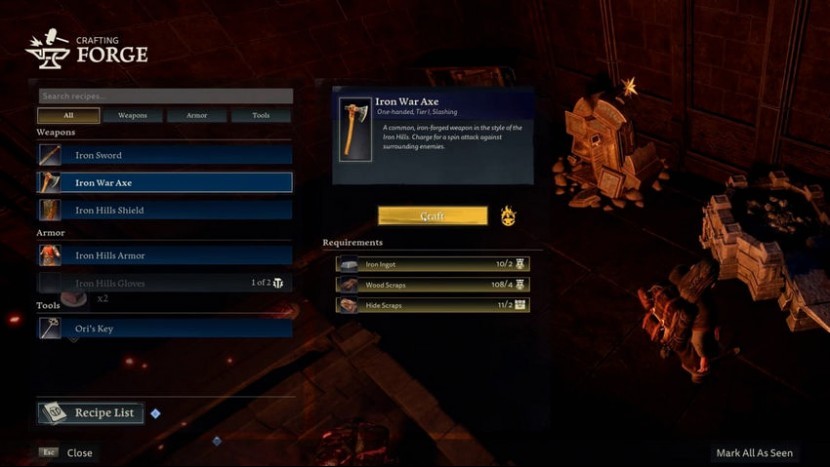Click the Iron Ingot requirement row

coord(433,264)
